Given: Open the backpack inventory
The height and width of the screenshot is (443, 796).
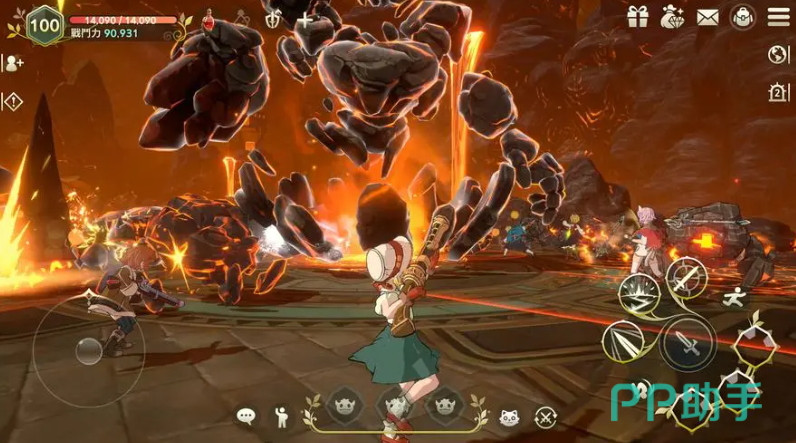Looking at the screenshot, I should (x=742, y=17).
